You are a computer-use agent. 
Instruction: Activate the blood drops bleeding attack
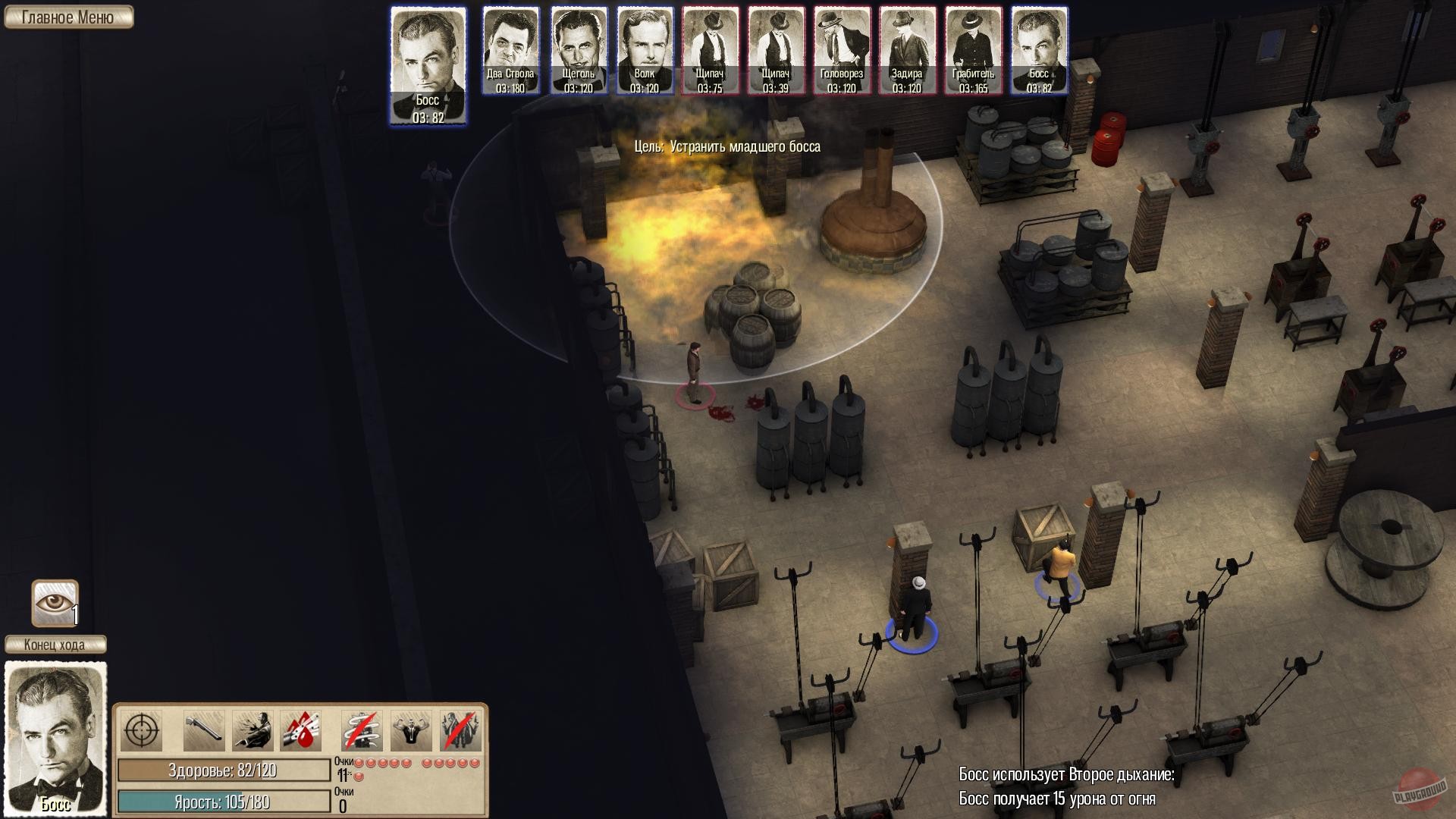[301, 731]
